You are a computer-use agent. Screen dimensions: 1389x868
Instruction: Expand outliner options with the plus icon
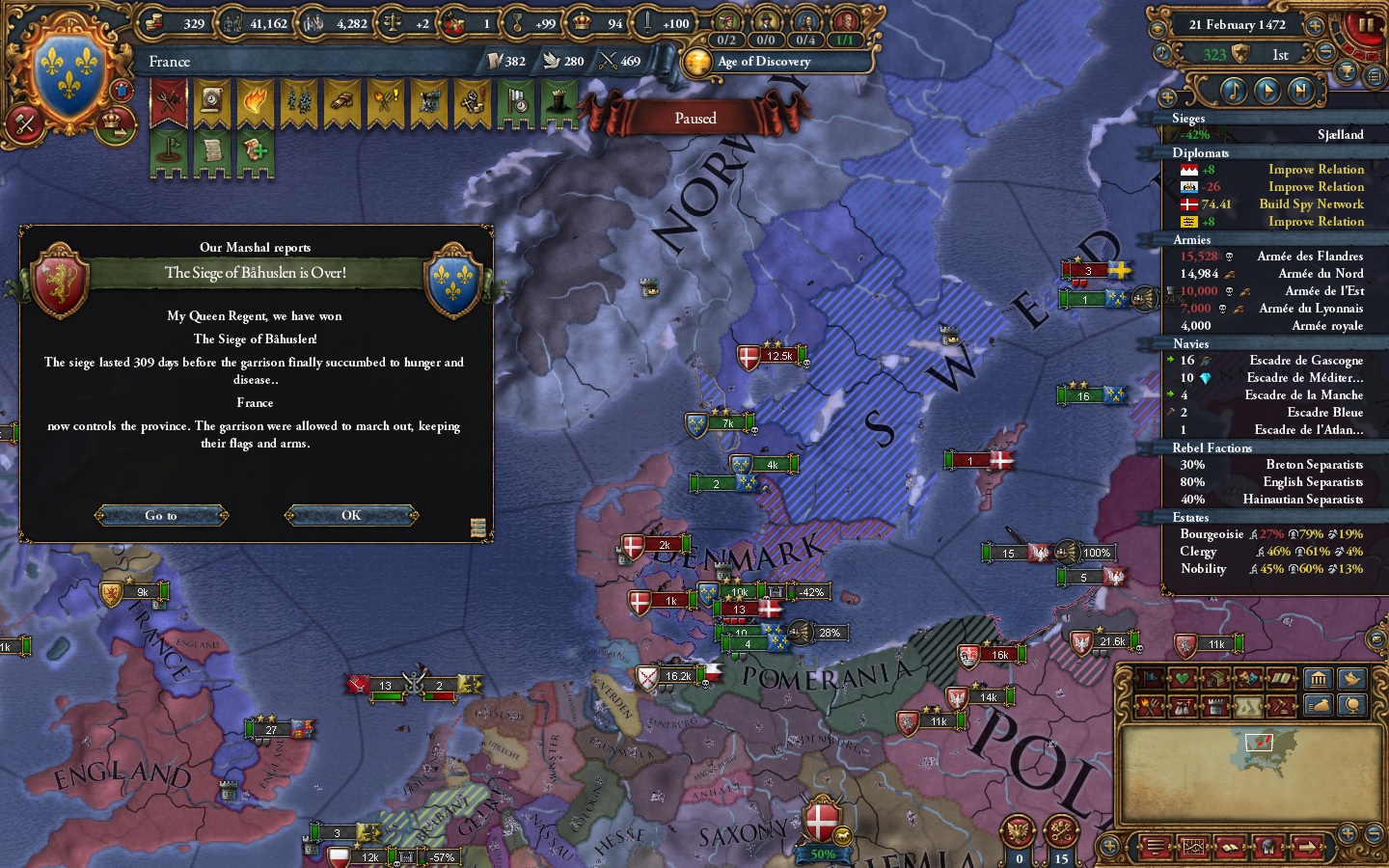(x=1168, y=95)
